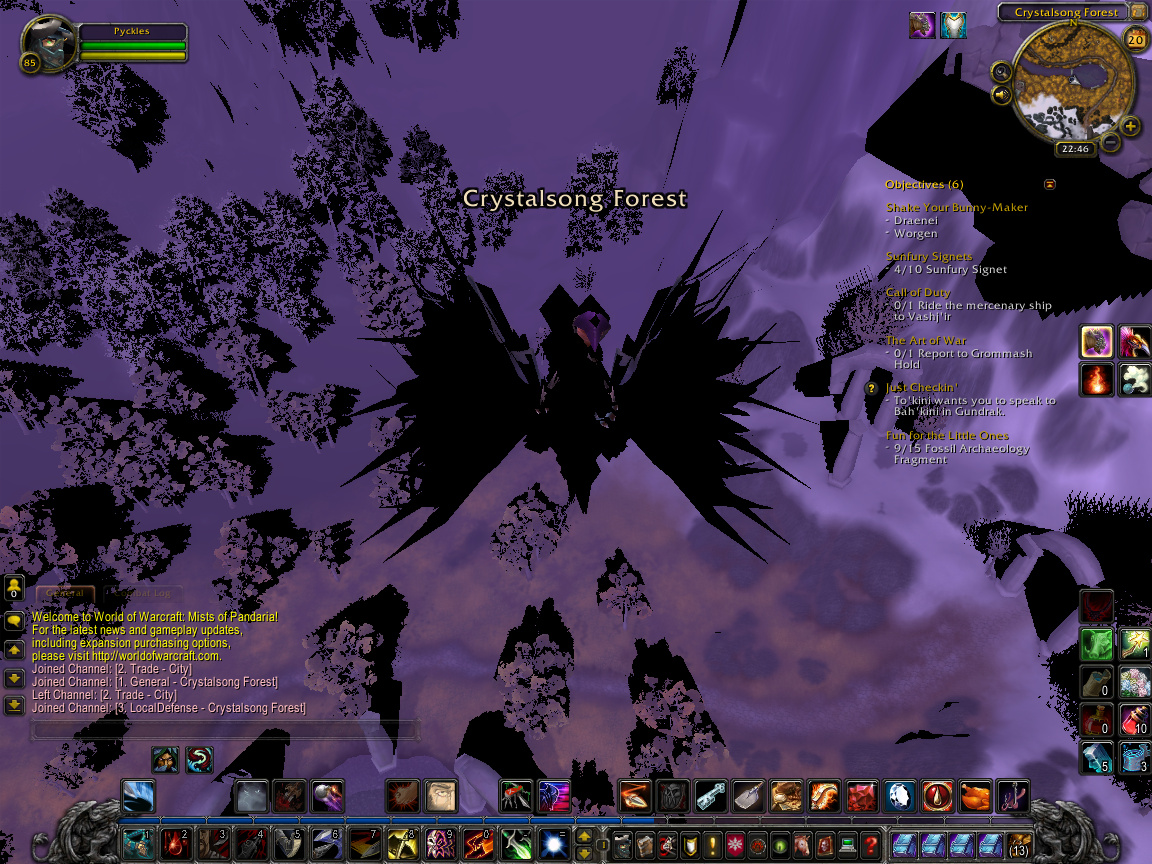Open the calendar showing day 20
The width and height of the screenshot is (1152, 864).
click(1135, 39)
